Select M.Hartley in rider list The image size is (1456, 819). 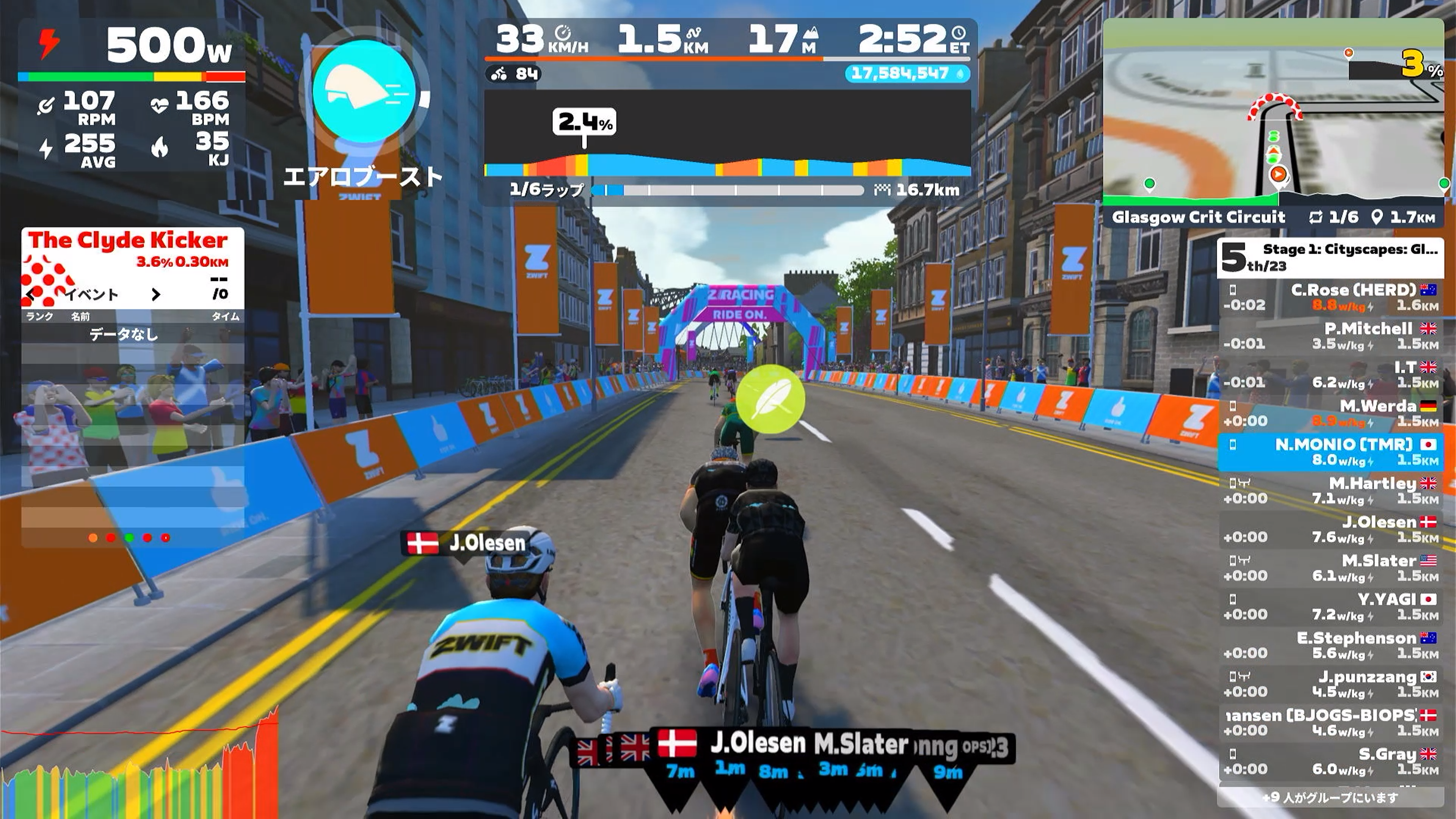coord(1330,491)
